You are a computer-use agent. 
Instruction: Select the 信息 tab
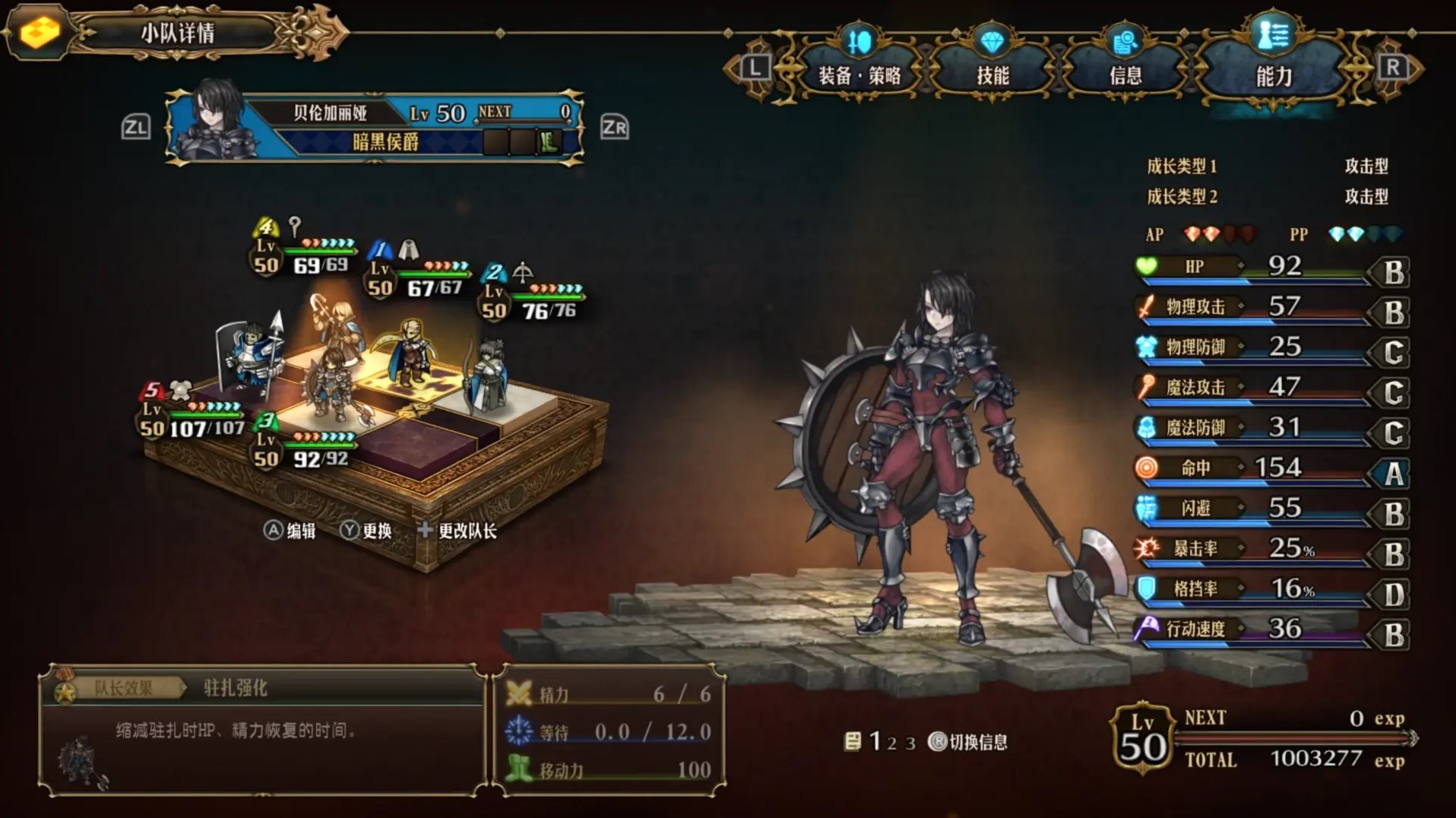click(1125, 75)
